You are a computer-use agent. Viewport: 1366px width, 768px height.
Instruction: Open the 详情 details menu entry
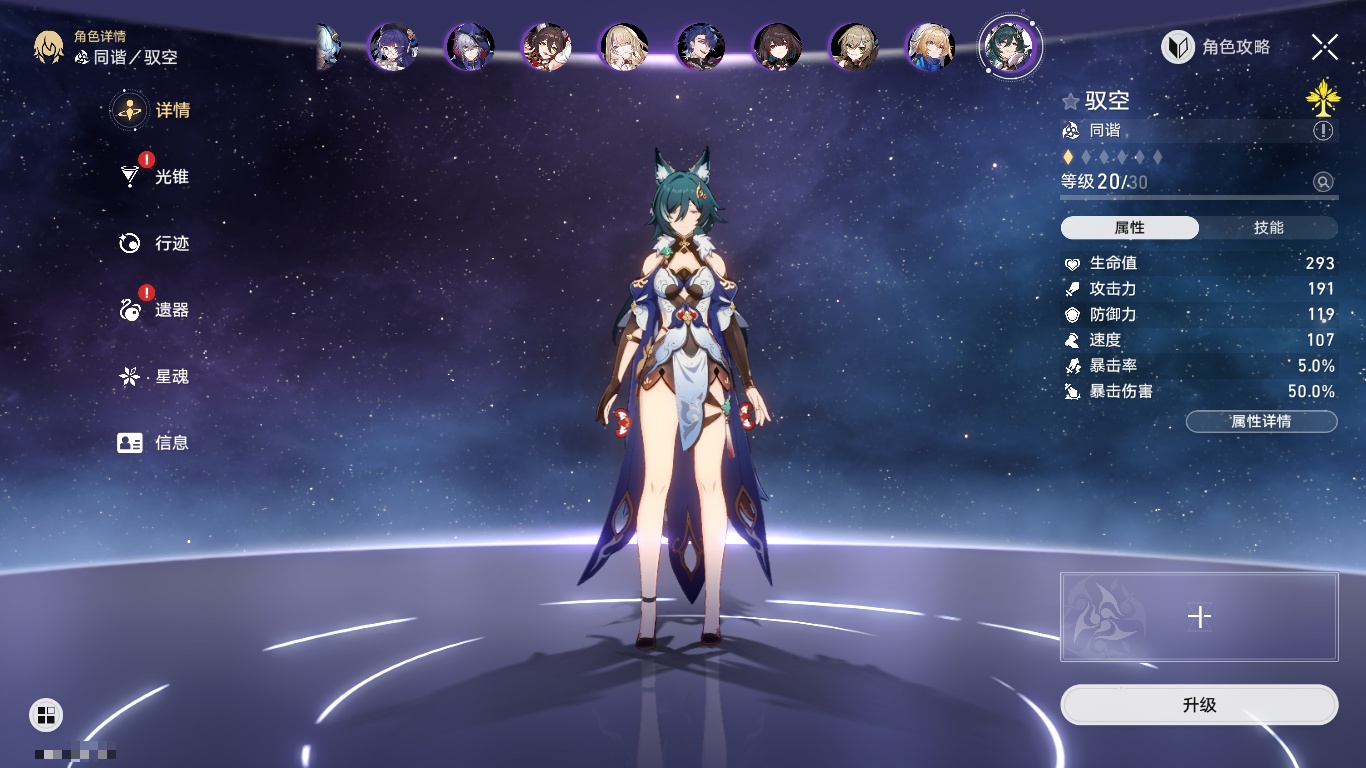(152, 110)
